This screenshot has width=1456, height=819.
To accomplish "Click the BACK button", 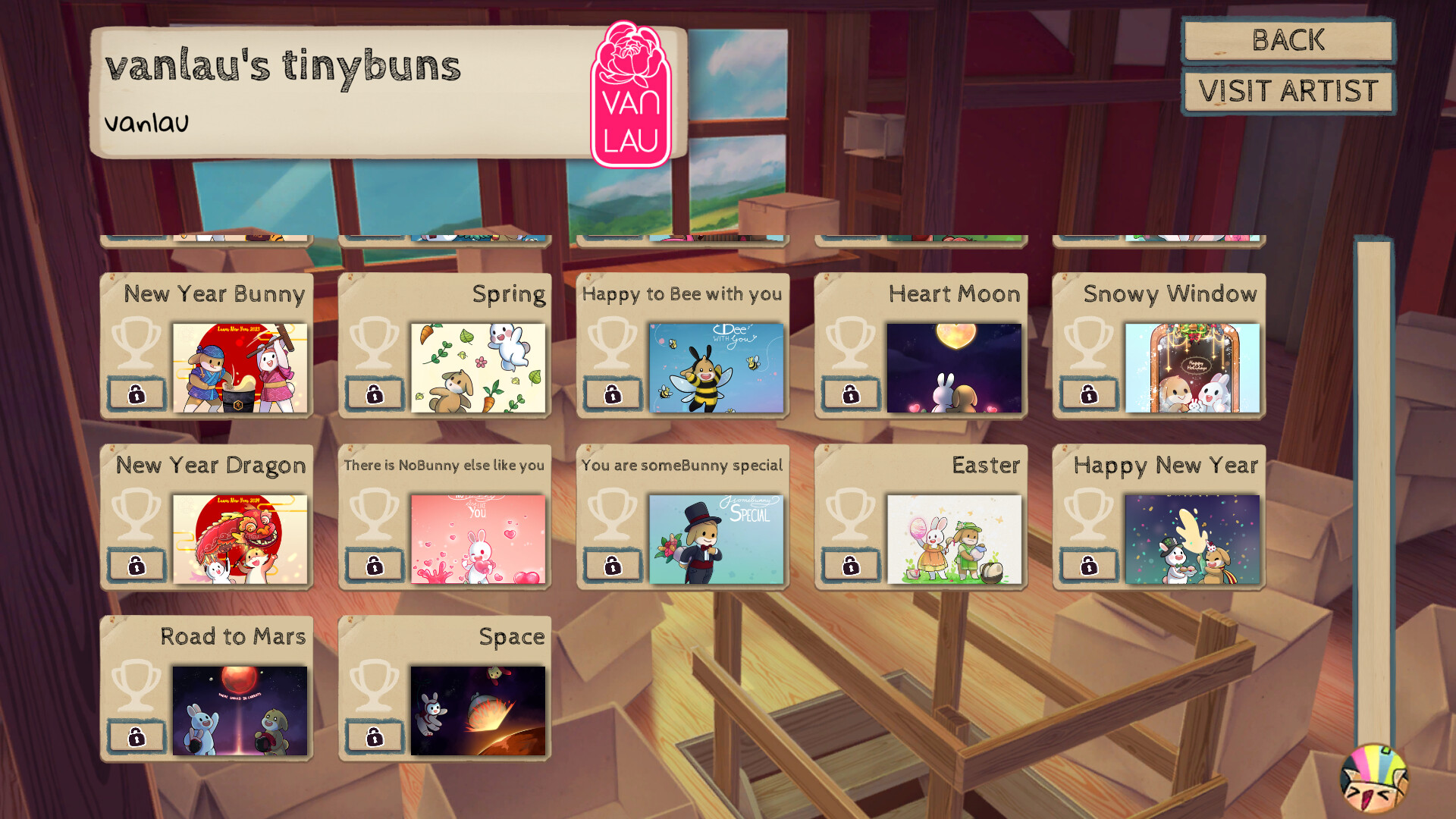I will [x=1288, y=42].
